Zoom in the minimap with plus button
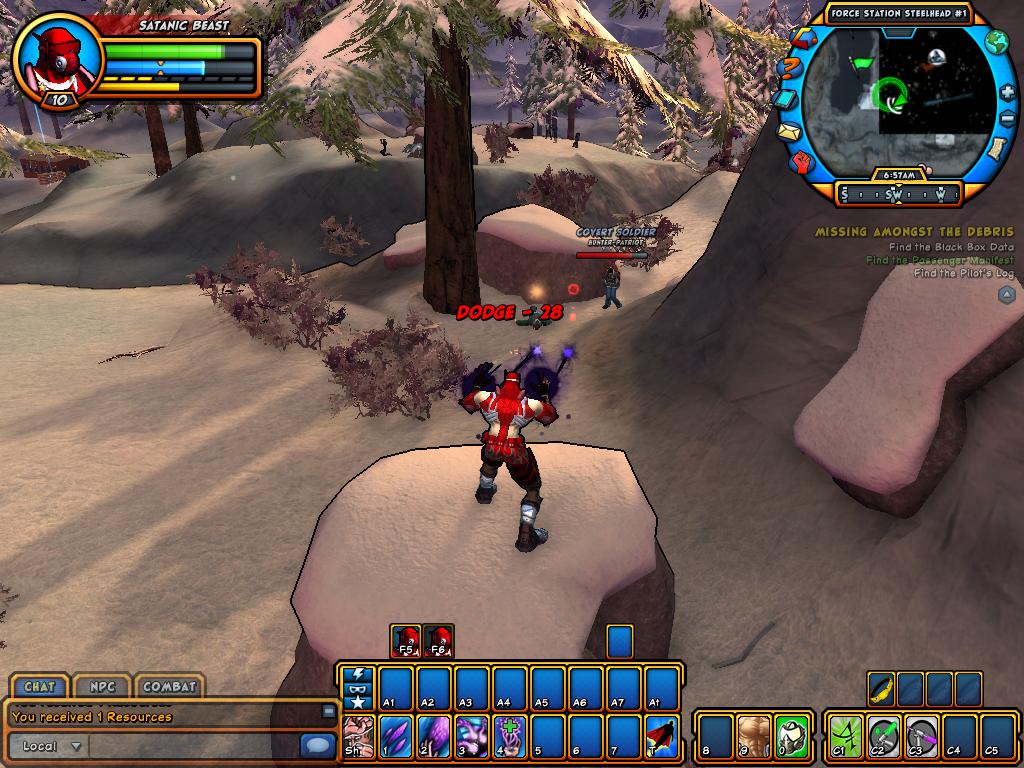1024x768 pixels. tap(1007, 92)
